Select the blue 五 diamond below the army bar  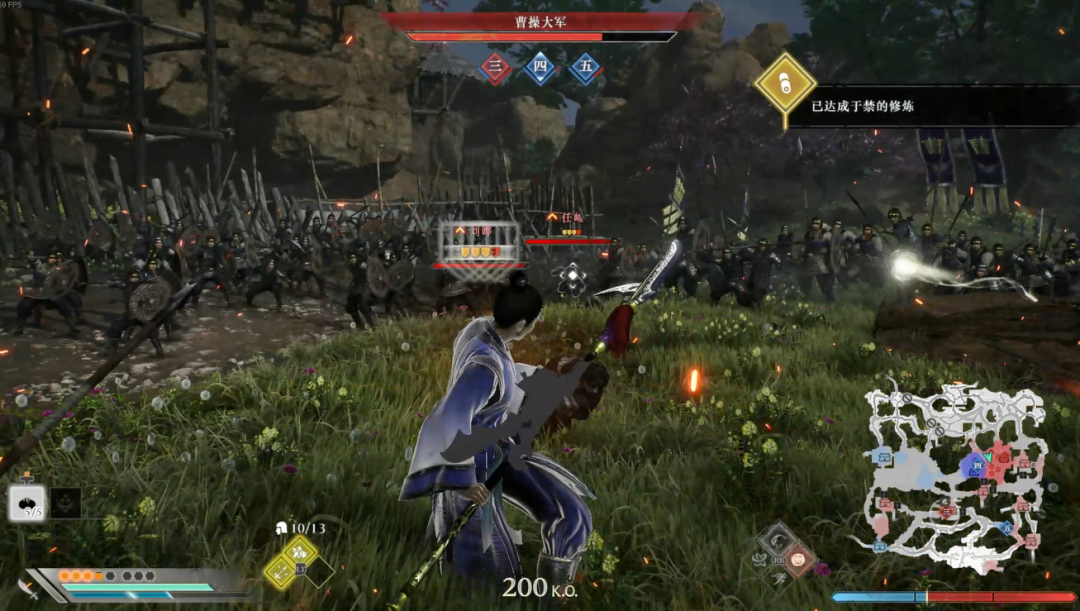click(586, 68)
